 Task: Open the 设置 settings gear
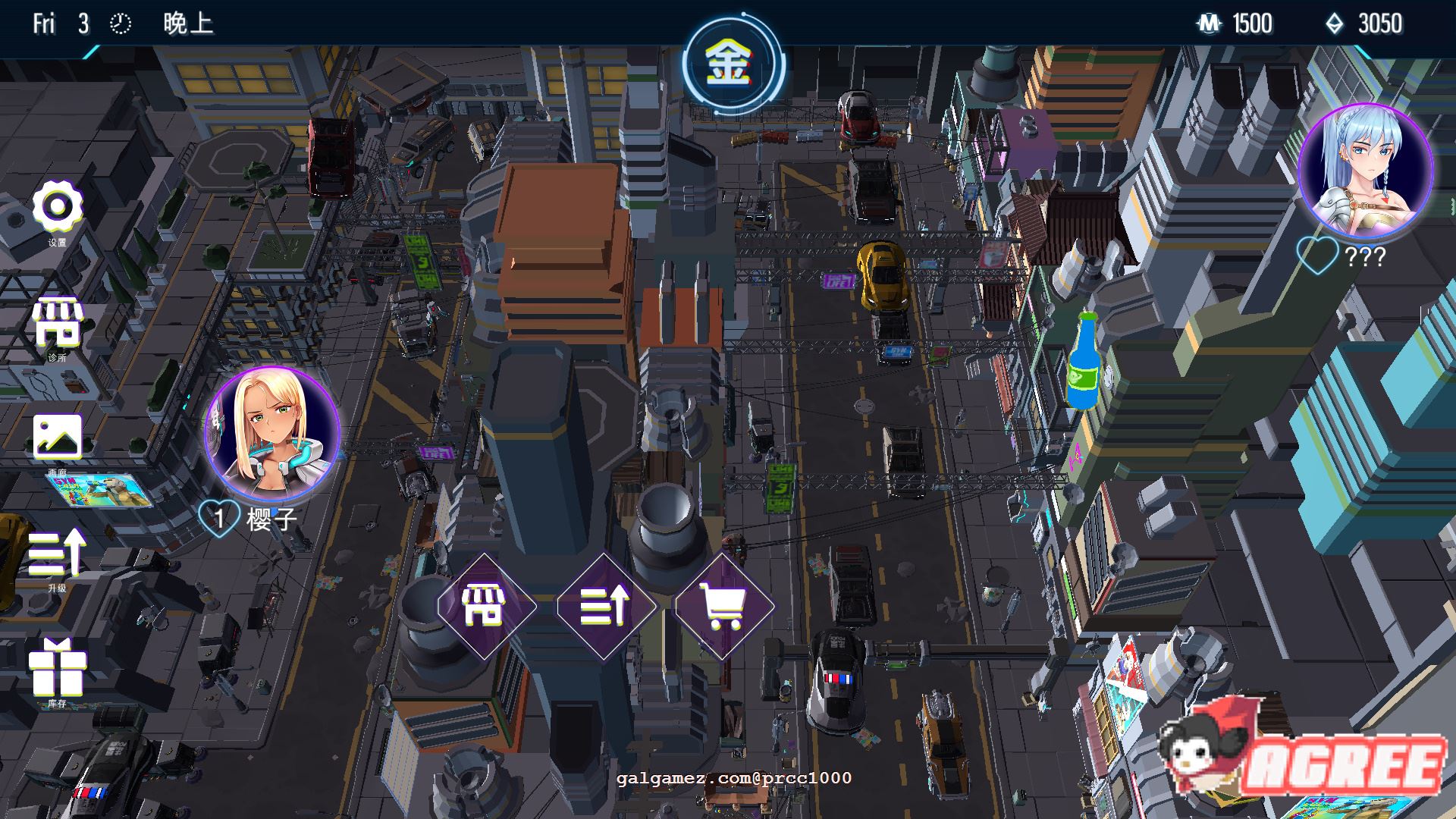coord(57,207)
